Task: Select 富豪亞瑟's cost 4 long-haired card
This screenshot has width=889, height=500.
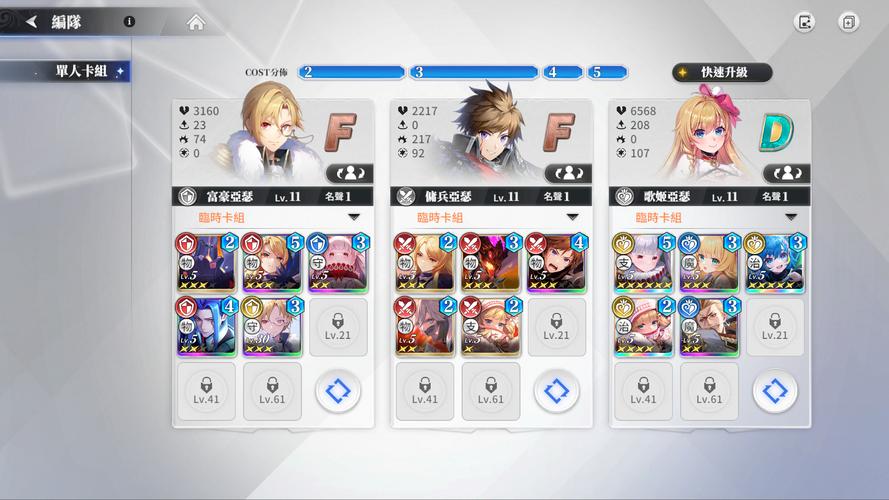Action: click(206, 326)
